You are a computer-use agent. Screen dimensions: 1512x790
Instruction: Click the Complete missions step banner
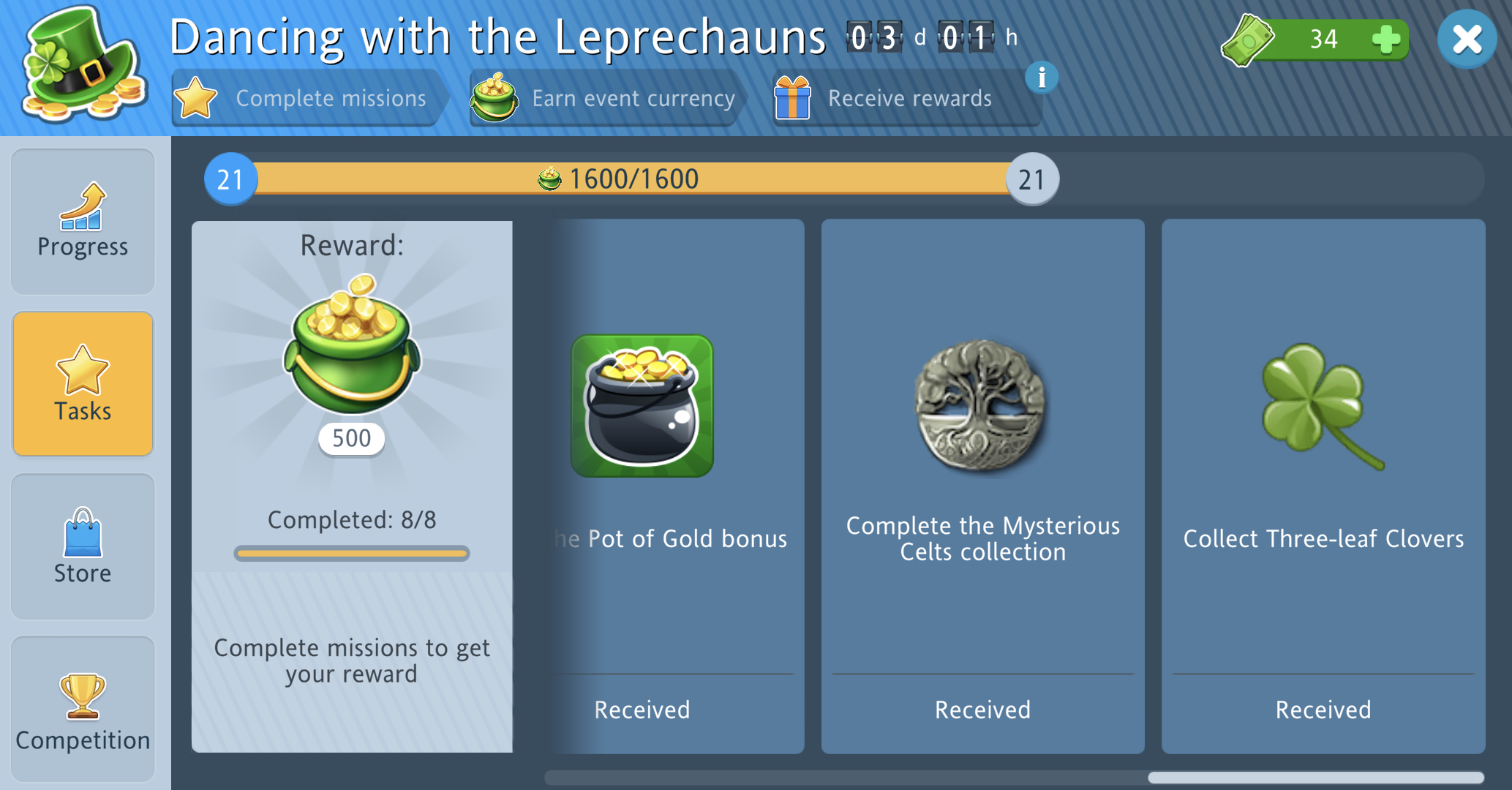point(309,98)
